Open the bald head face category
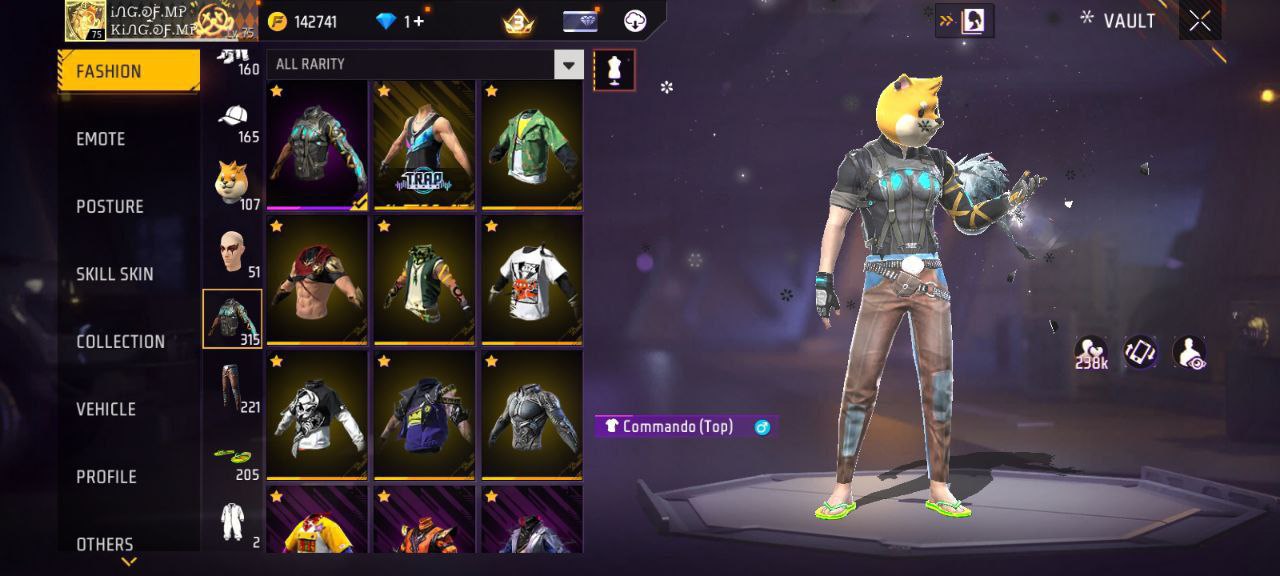Viewport: 1280px width, 576px height. click(x=233, y=252)
